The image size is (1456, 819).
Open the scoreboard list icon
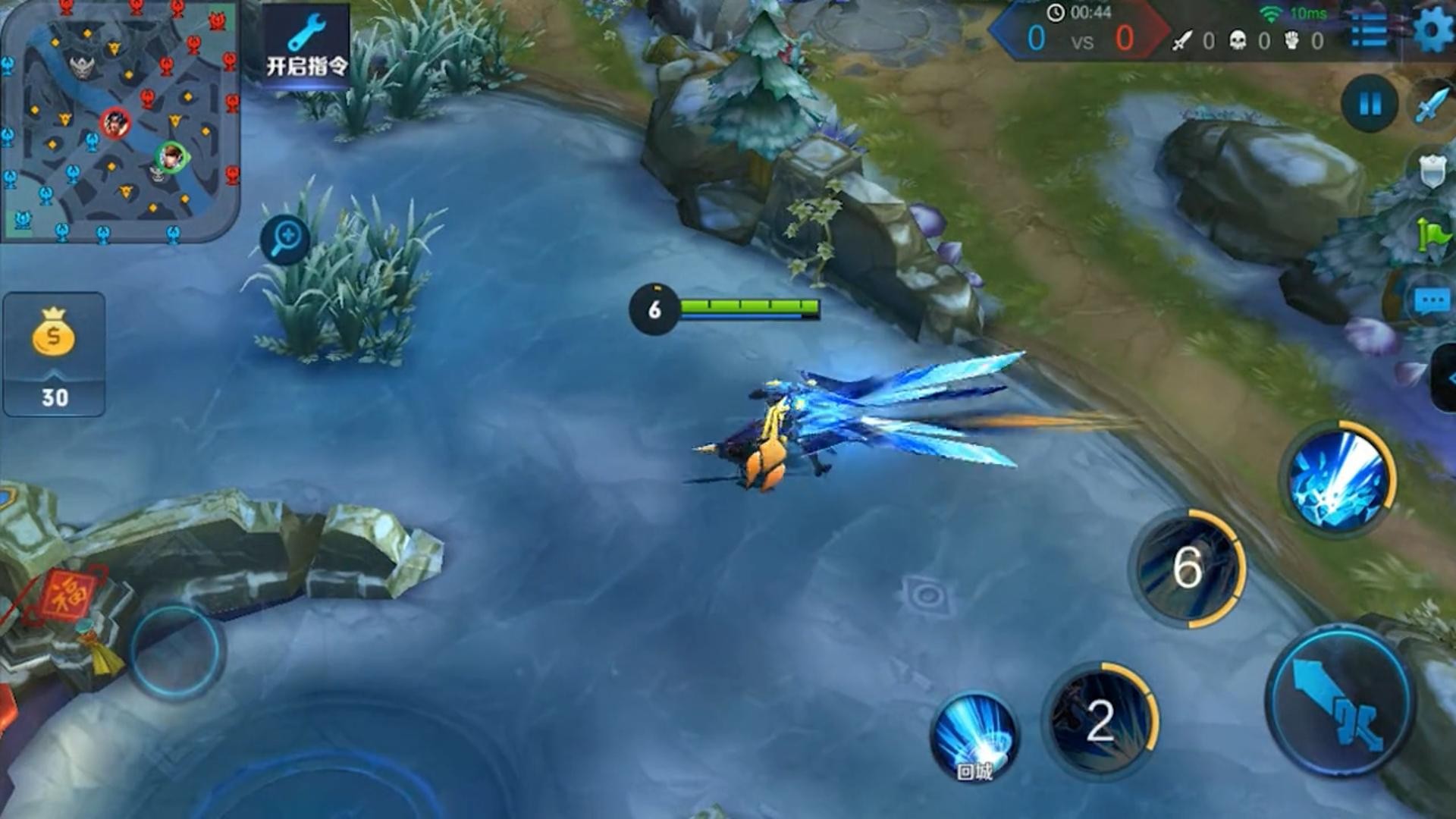pyautogui.click(x=1369, y=31)
